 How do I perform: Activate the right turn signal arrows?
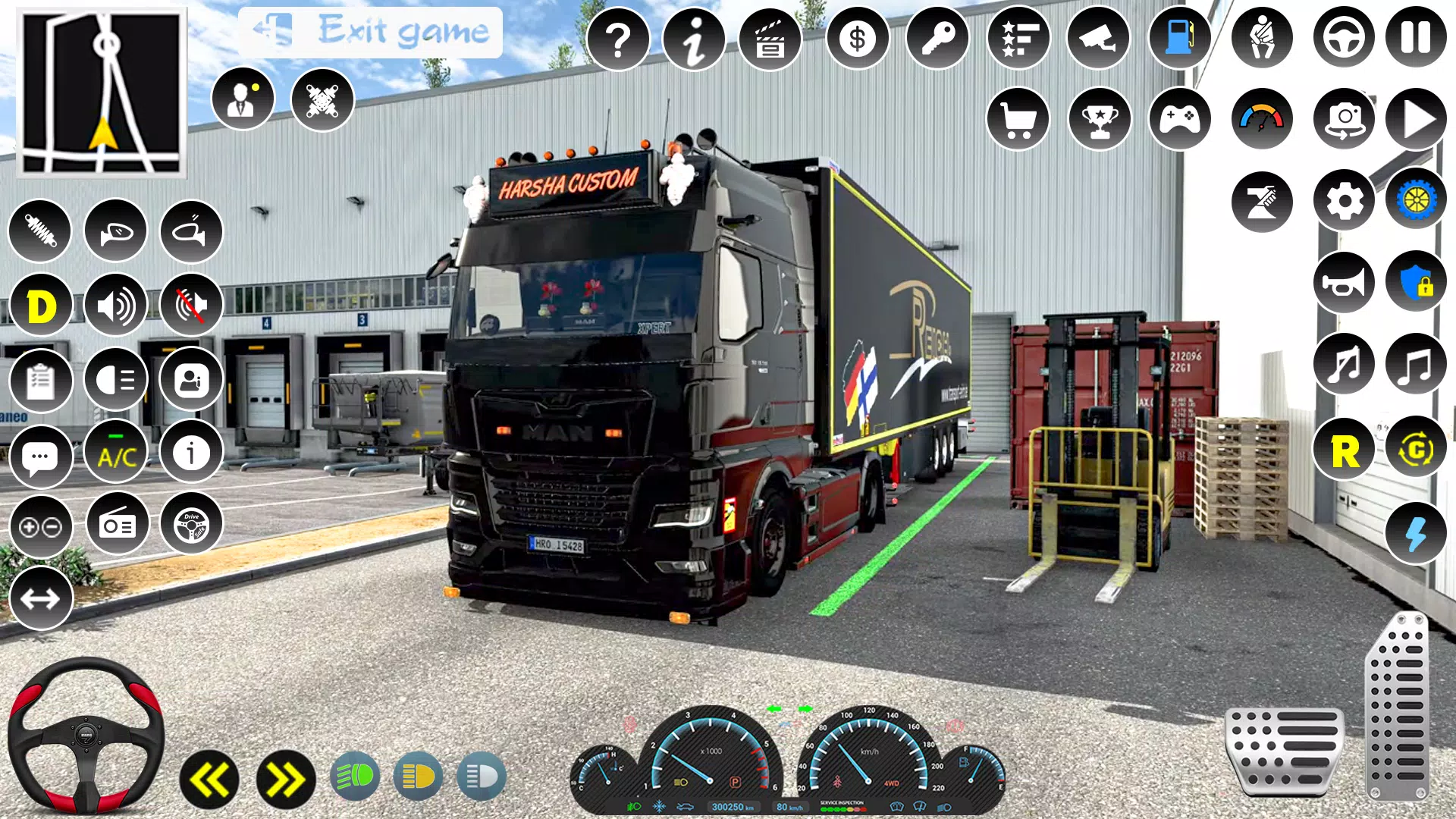286,780
